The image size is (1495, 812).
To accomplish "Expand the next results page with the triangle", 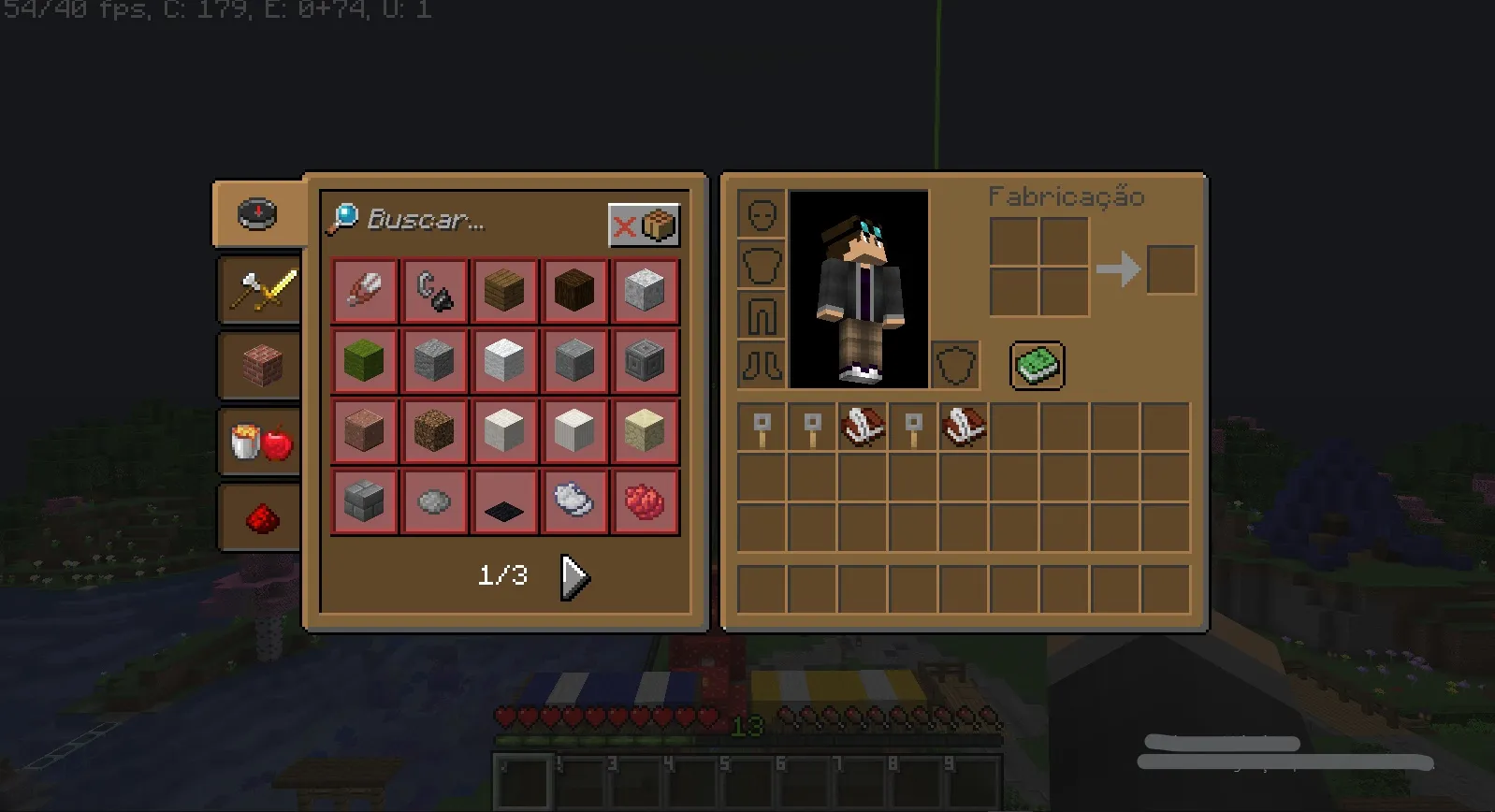I will point(573,576).
